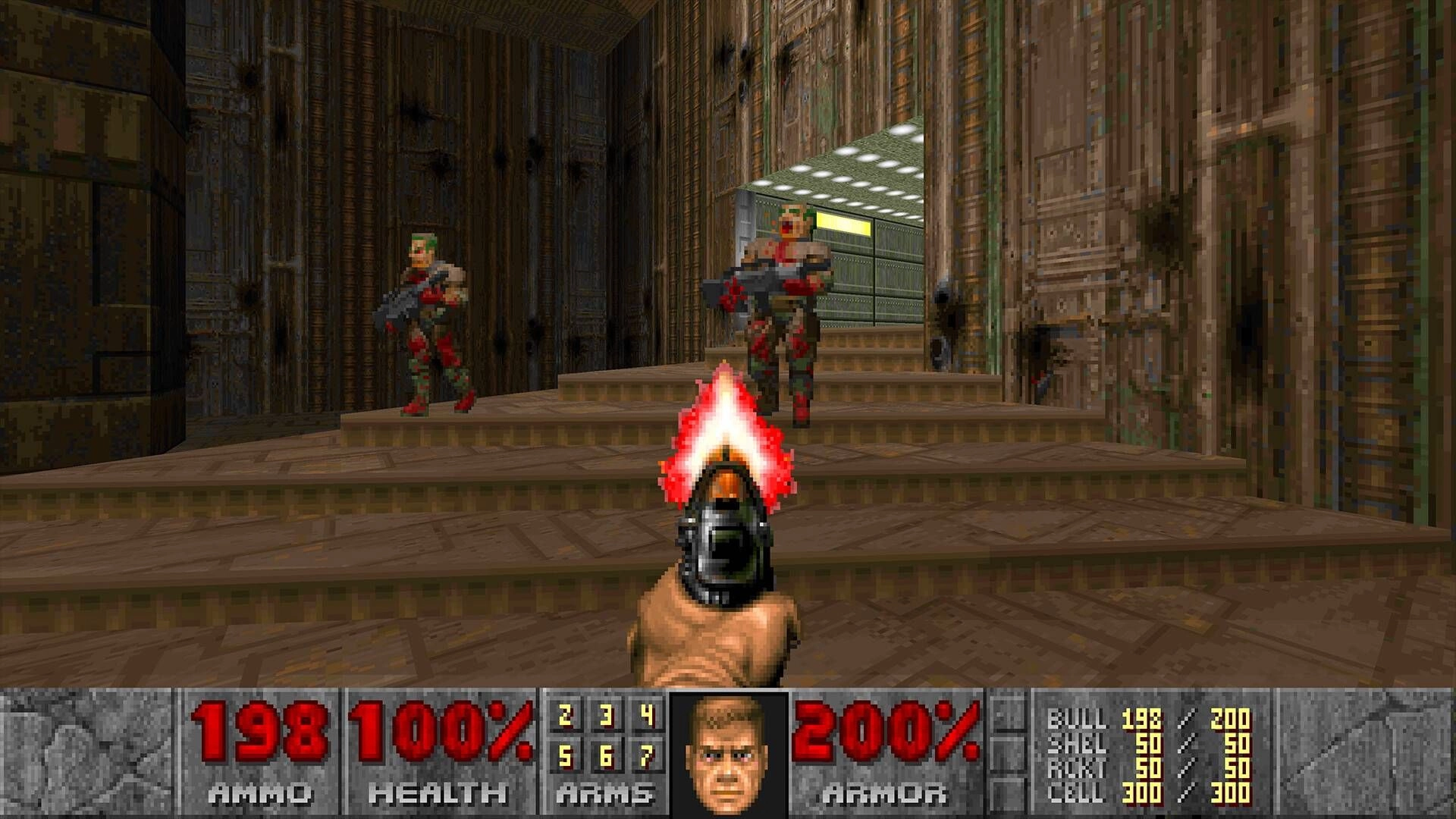1456x819 pixels.
Task: Click the muzzle flash above the pistol
Action: 726,425
